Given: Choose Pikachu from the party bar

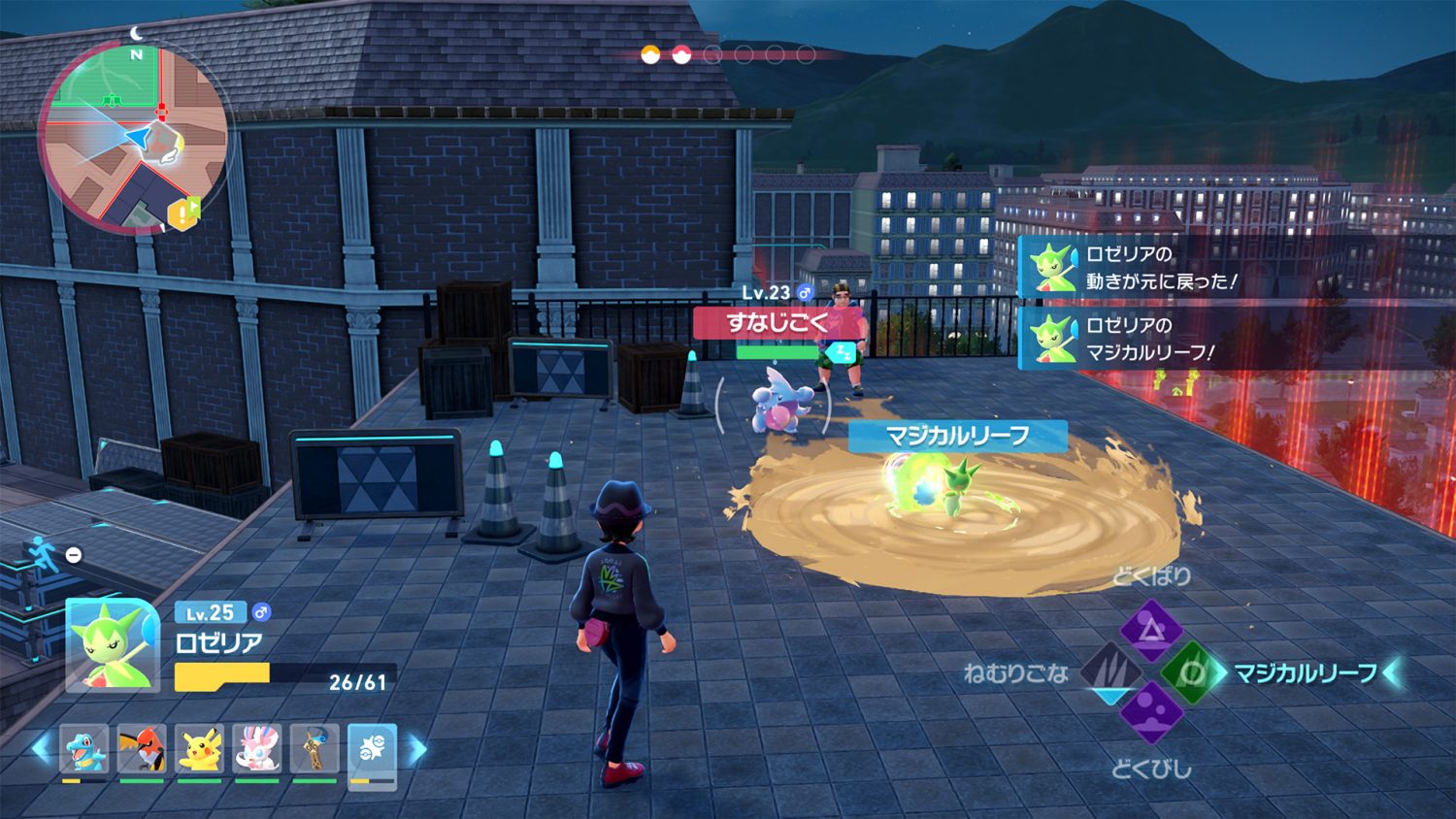Looking at the screenshot, I should [x=200, y=749].
